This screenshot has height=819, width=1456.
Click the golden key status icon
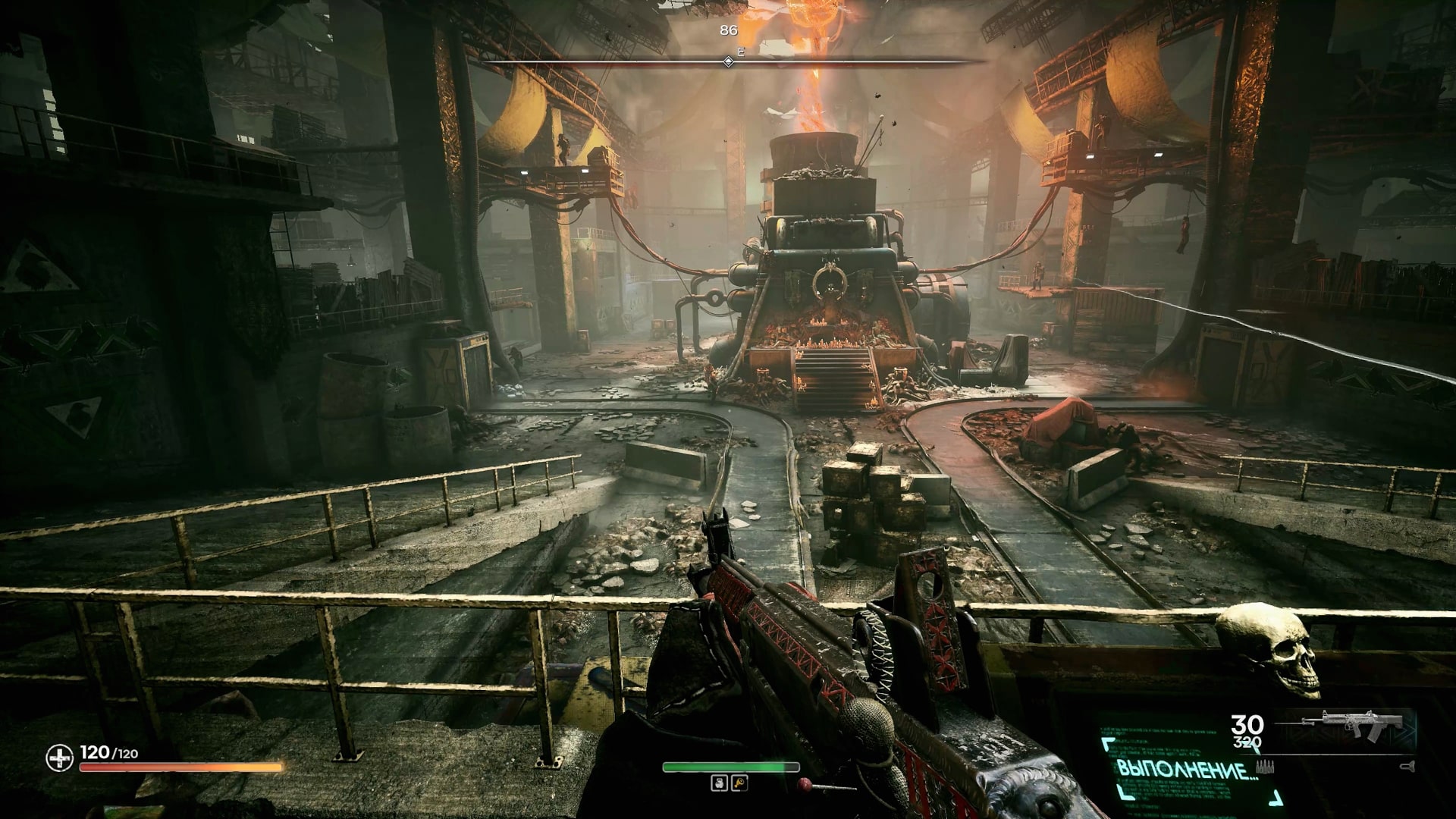point(739,783)
